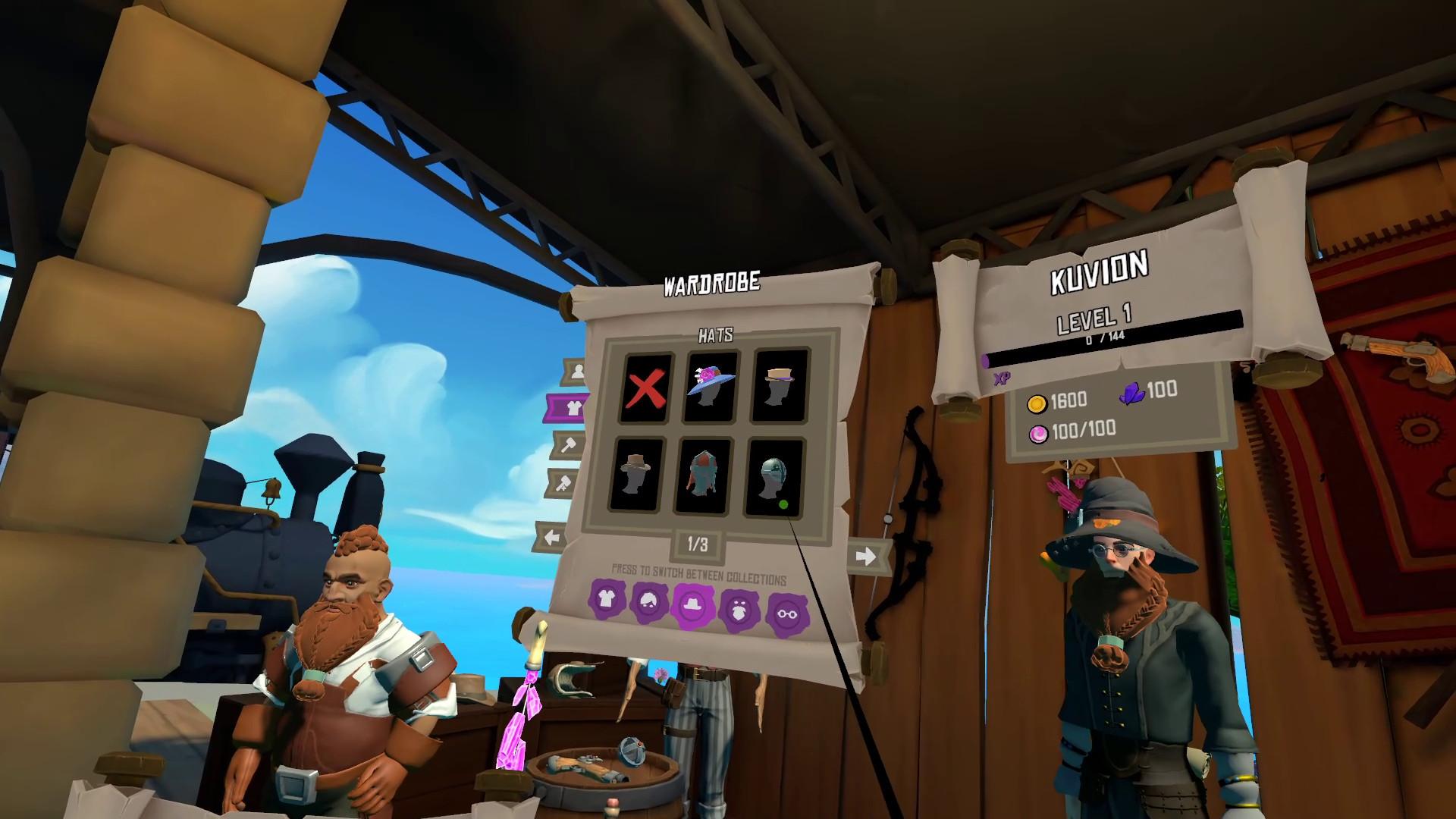Equip the metal helmet with green dot
This screenshot has height=819, width=1456.
773,475
